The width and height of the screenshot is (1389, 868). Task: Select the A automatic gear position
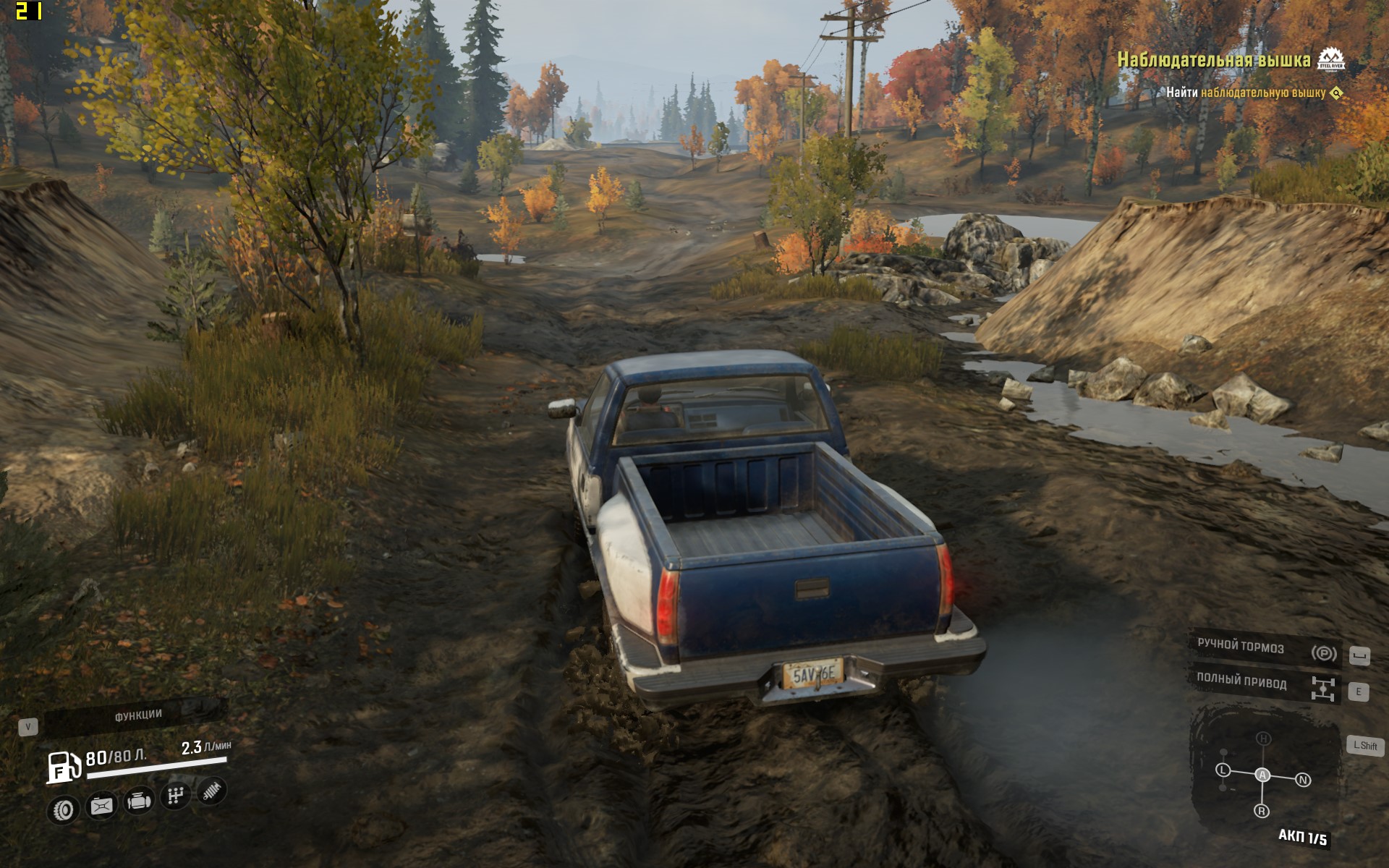pyautogui.click(x=1262, y=775)
